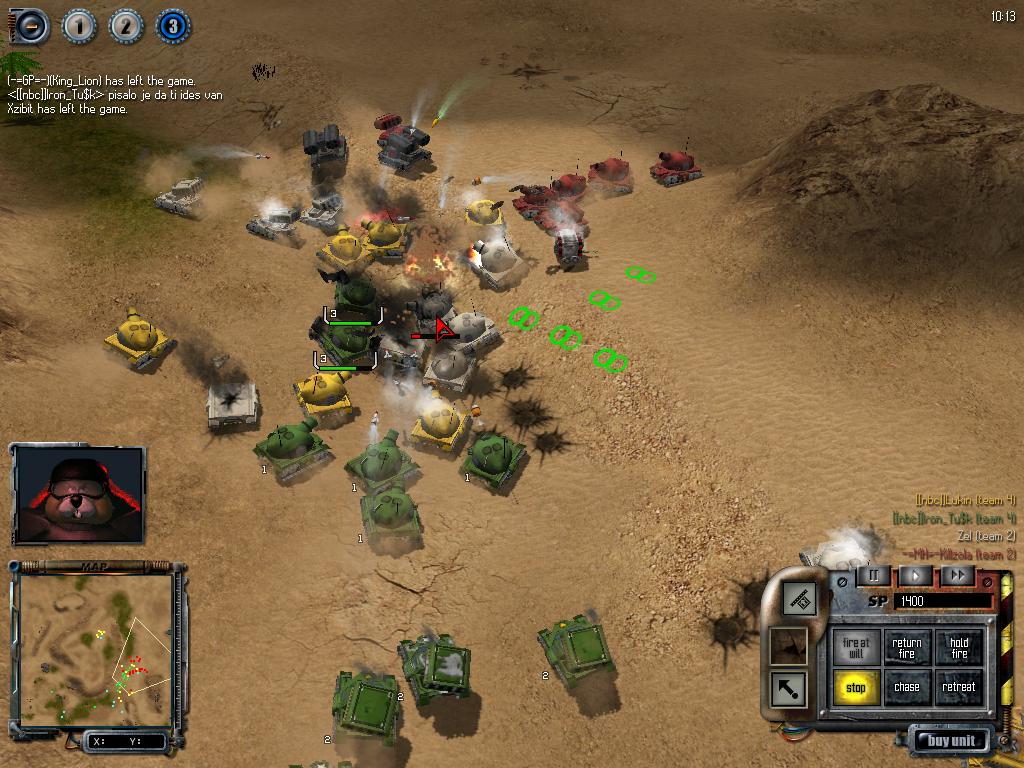Choose the chase movement order
Image resolution: width=1024 pixels, height=768 pixels.
(x=907, y=687)
